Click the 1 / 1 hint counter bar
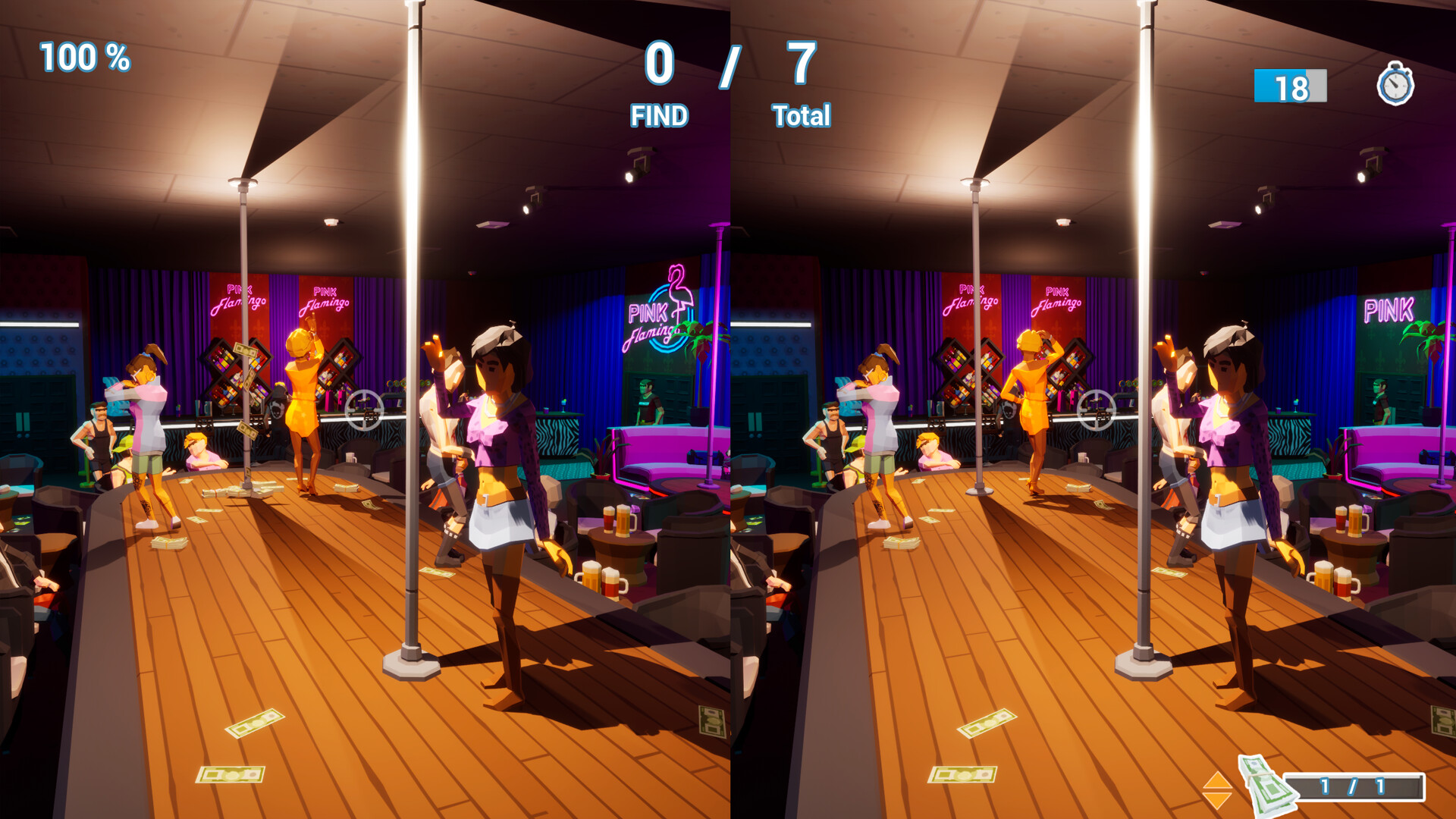 click(1354, 787)
